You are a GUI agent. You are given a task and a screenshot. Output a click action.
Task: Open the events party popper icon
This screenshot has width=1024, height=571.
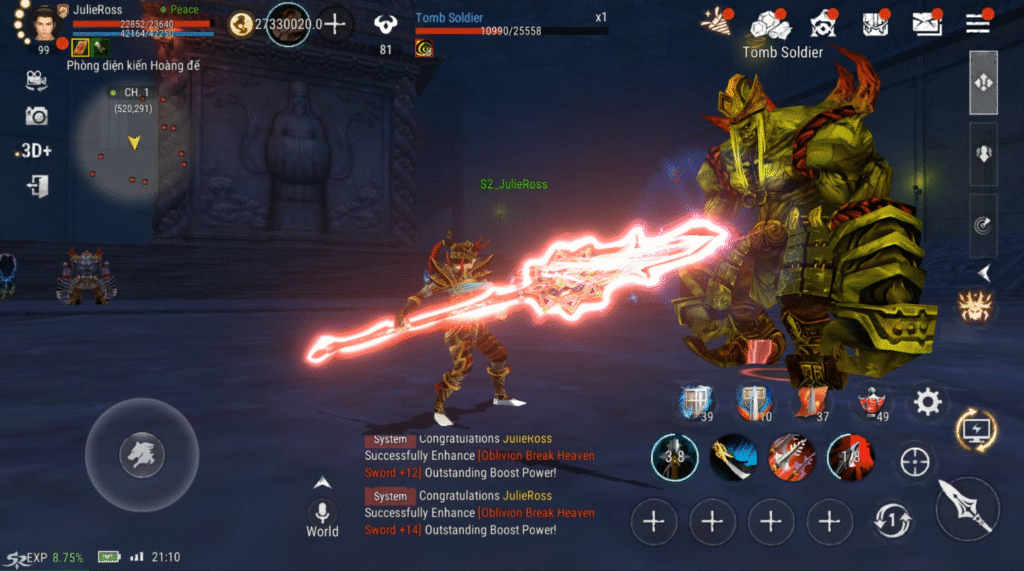click(x=715, y=22)
